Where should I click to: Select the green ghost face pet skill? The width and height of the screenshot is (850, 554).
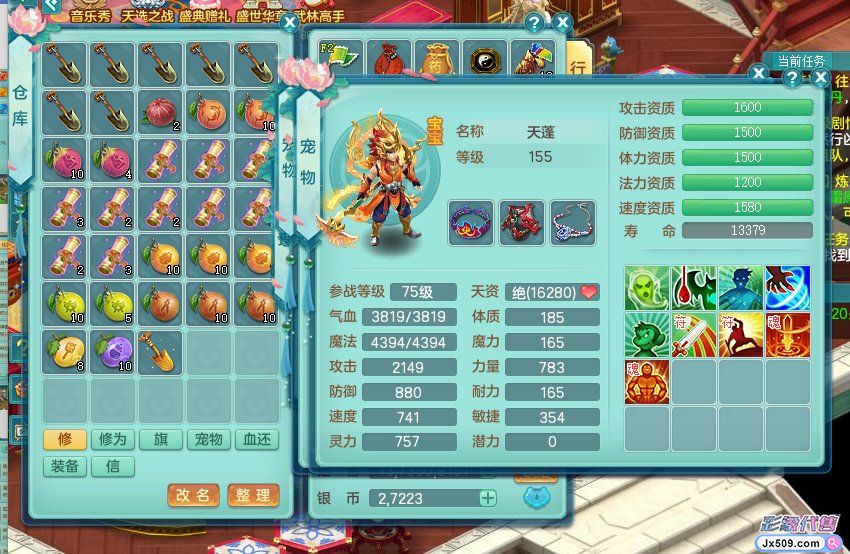647,288
